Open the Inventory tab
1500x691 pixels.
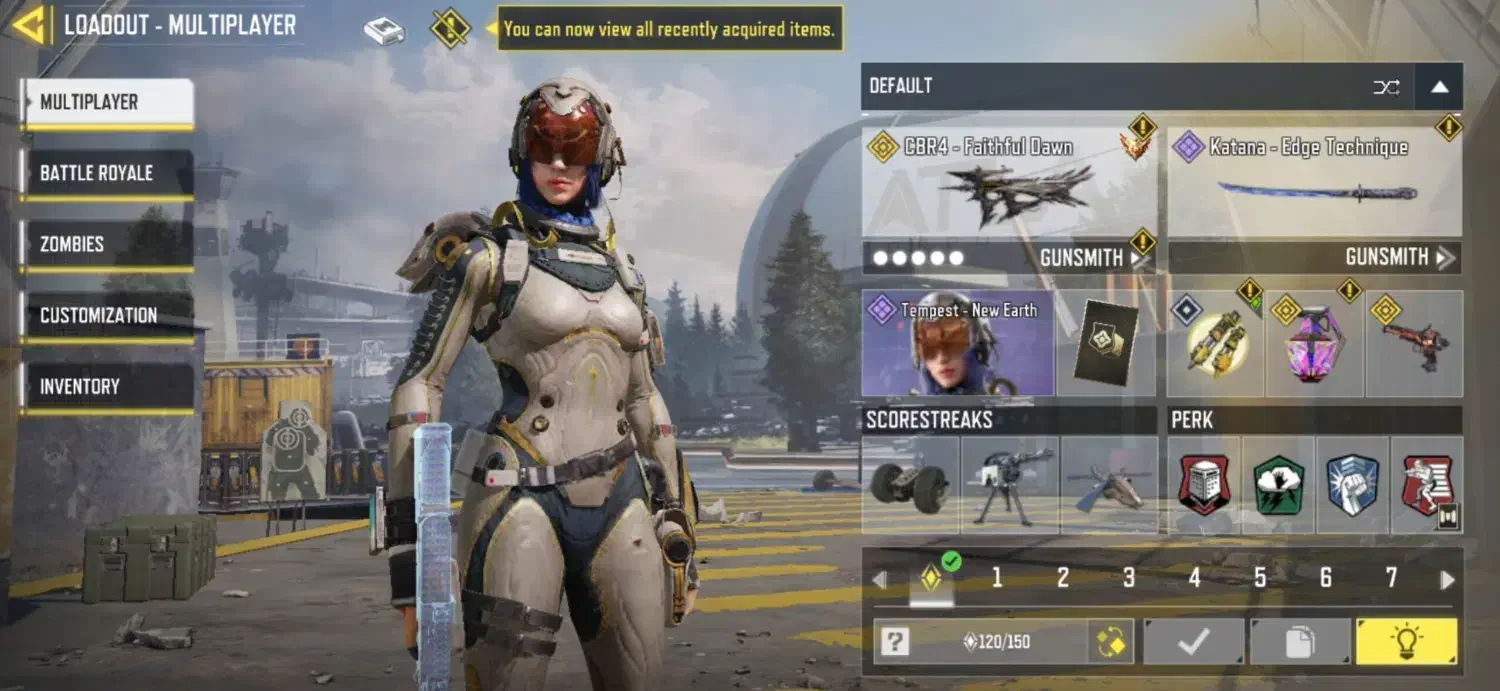[x=107, y=386]
